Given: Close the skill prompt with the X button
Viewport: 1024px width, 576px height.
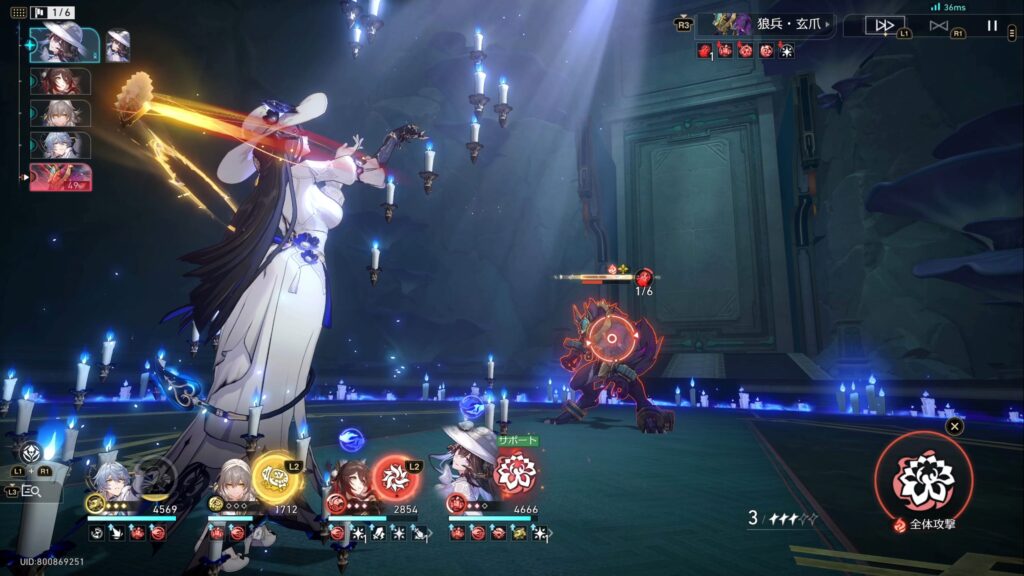Looking at the screenshot, I should pyautogui.click(x=955, y=427).
